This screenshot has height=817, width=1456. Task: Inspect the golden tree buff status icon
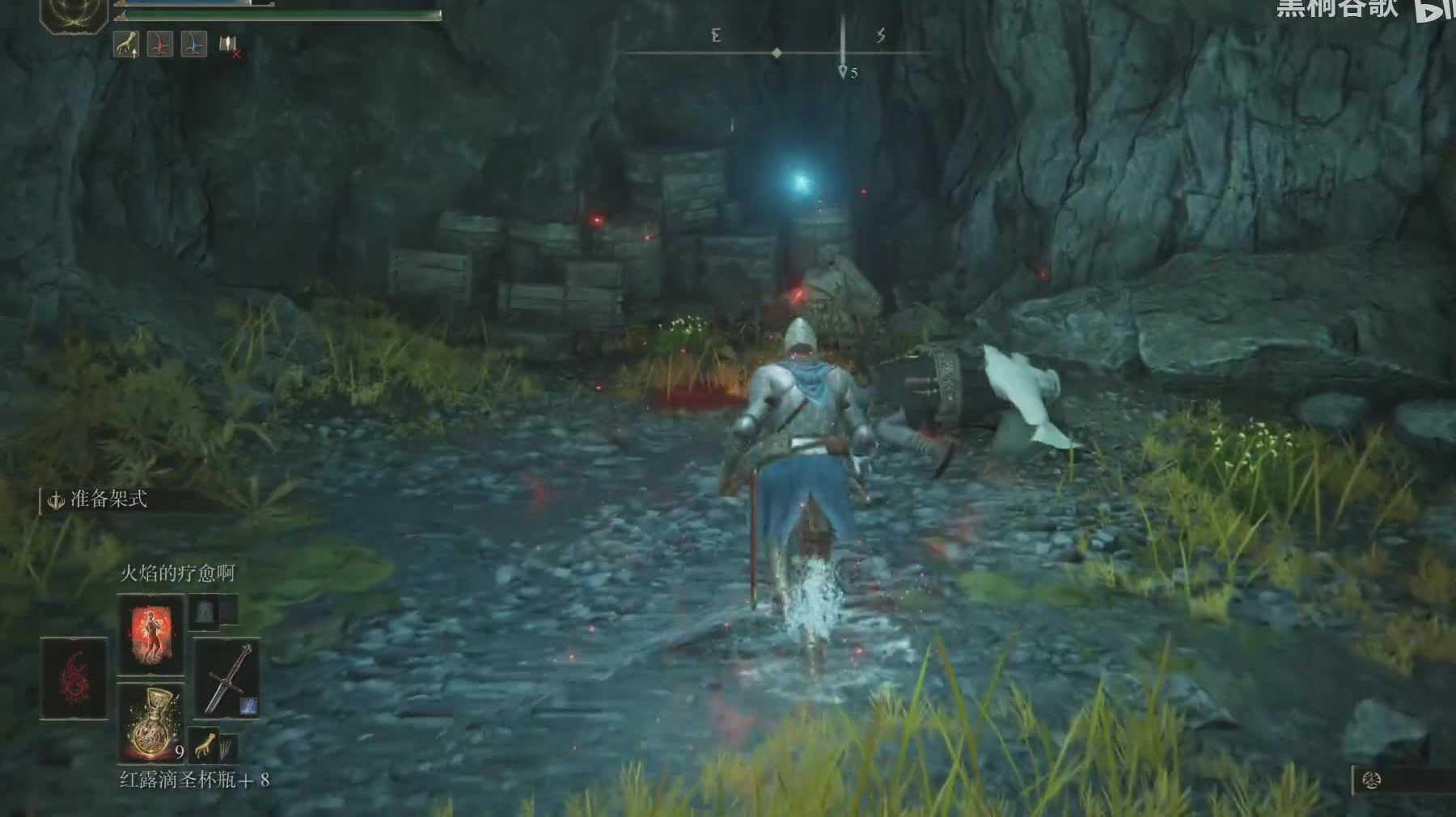pos(125,44)
